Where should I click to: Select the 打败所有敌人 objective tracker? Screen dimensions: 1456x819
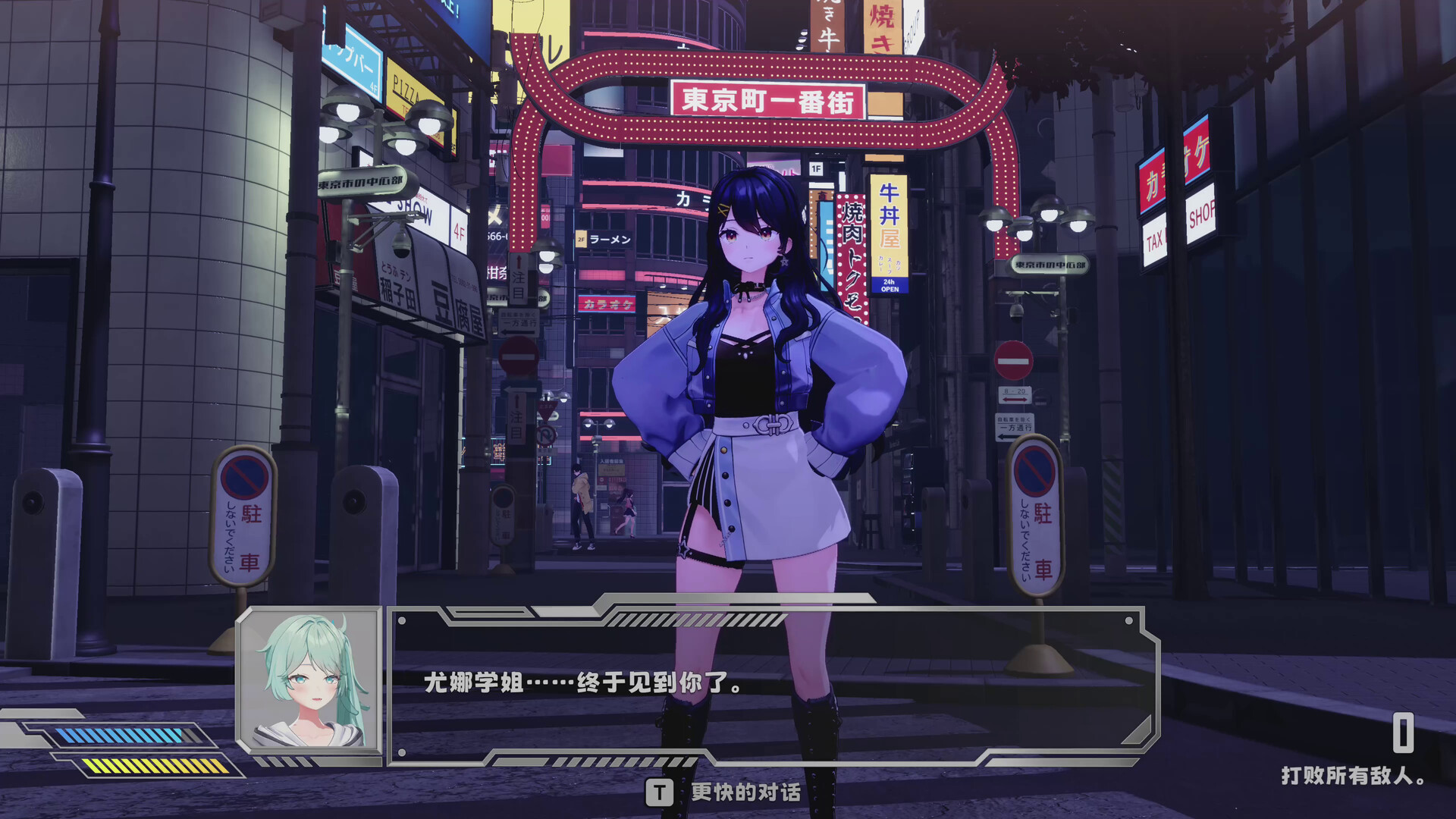coord(1353,775)
